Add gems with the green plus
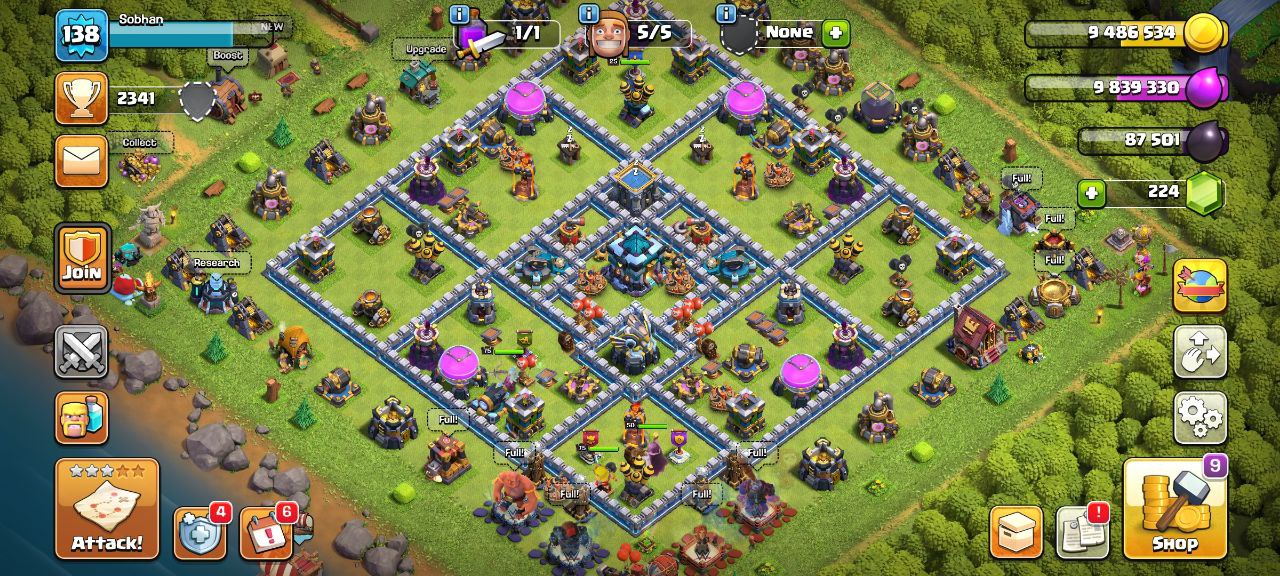The width and height of the screenshot is (1280, 576). 1091,192
